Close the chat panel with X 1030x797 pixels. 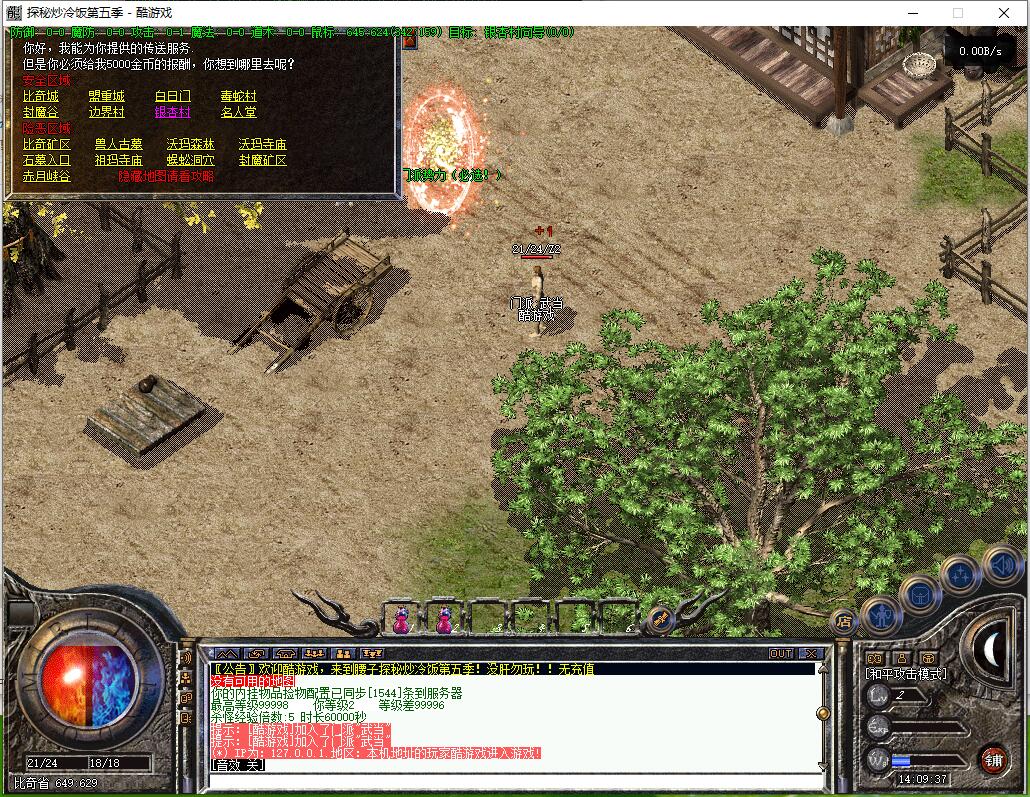(x=811, y=653)
